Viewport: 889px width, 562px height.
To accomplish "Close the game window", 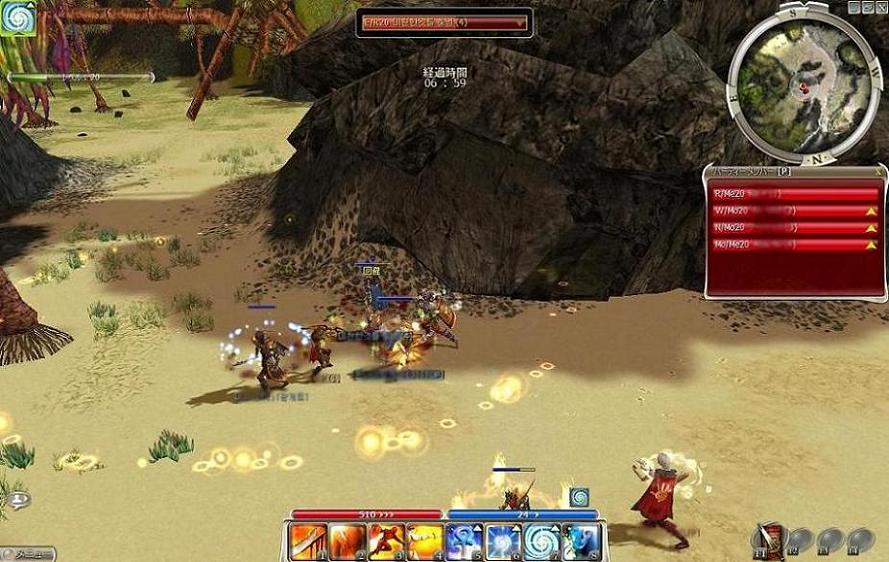I will coord(880,7).
